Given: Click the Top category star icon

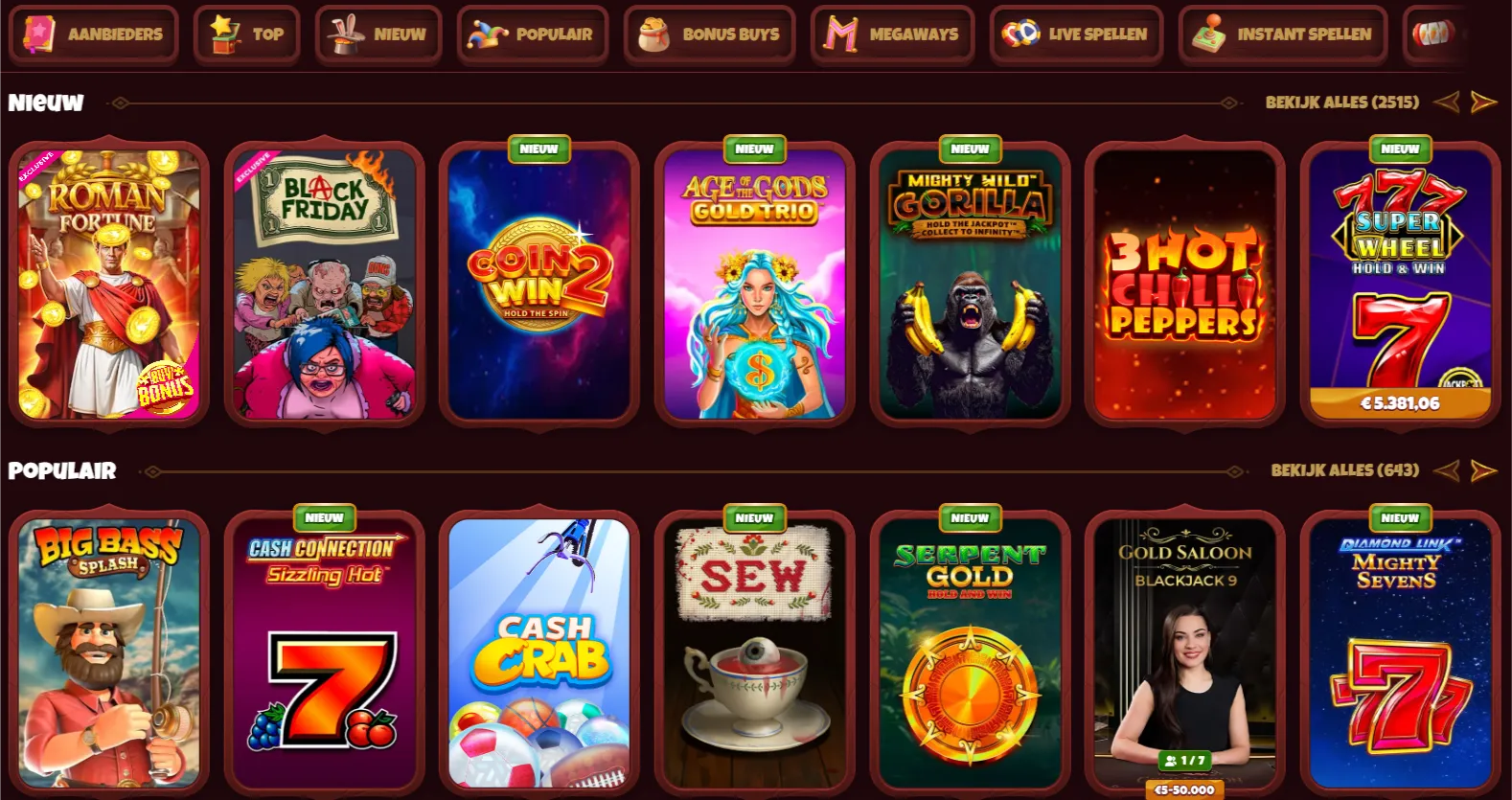Looking at the screenshot, I should pyautogui.click(x=222, y=33).
